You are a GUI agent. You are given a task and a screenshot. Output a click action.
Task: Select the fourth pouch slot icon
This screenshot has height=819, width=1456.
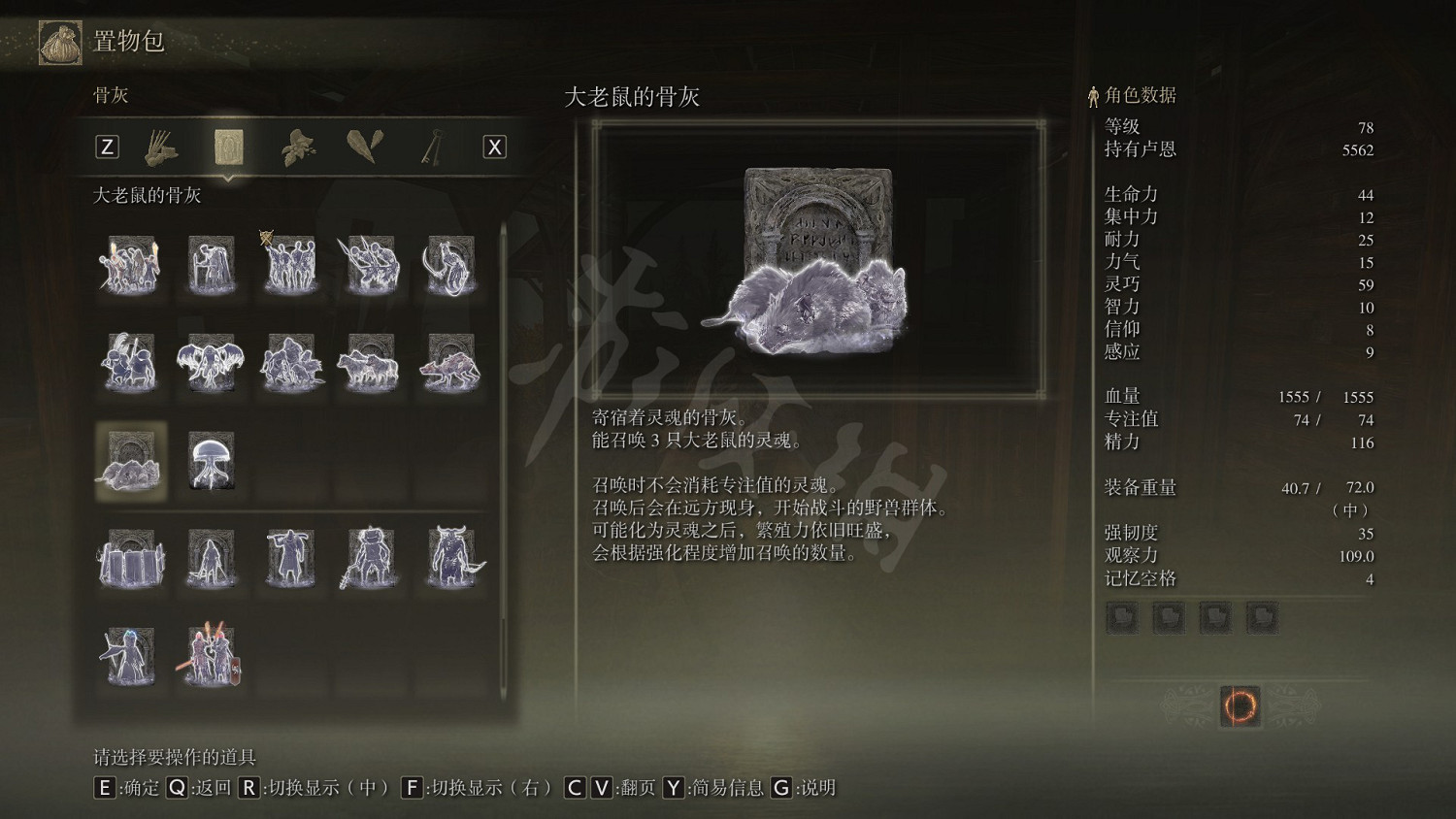pyautogui.click(x=1262, y=617)
